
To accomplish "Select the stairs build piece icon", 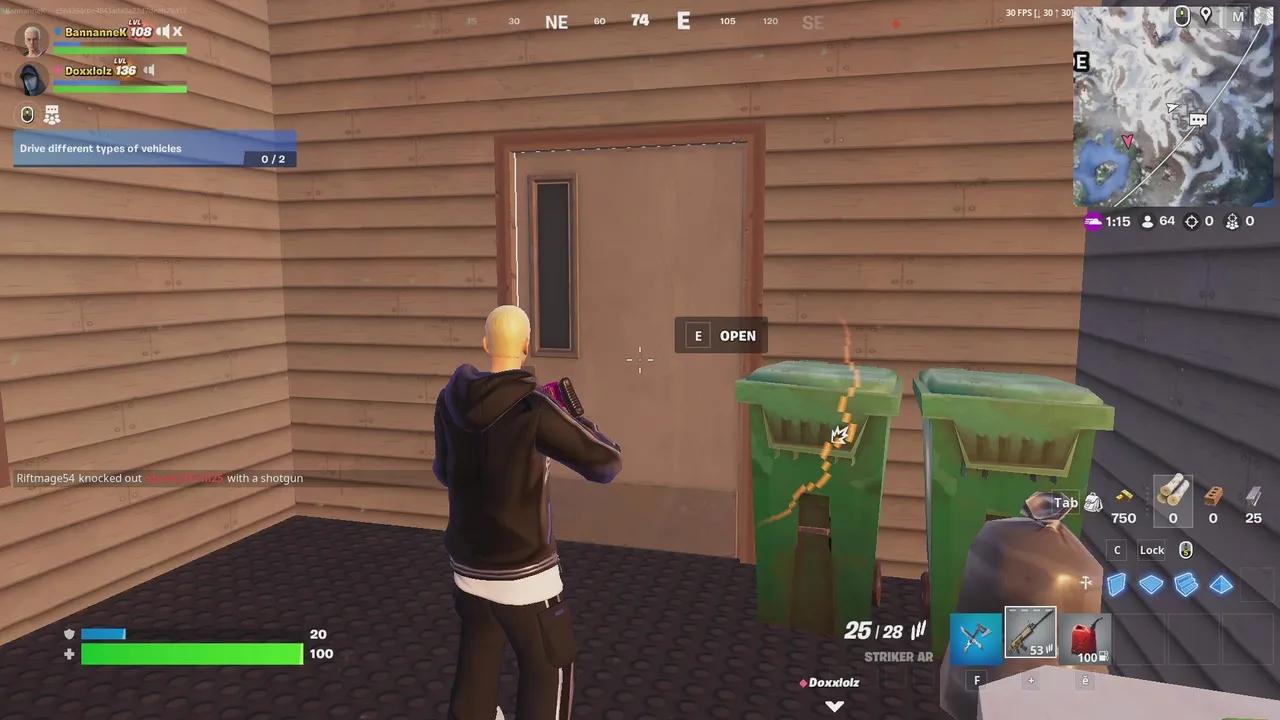I will [x=1187, y=585].
